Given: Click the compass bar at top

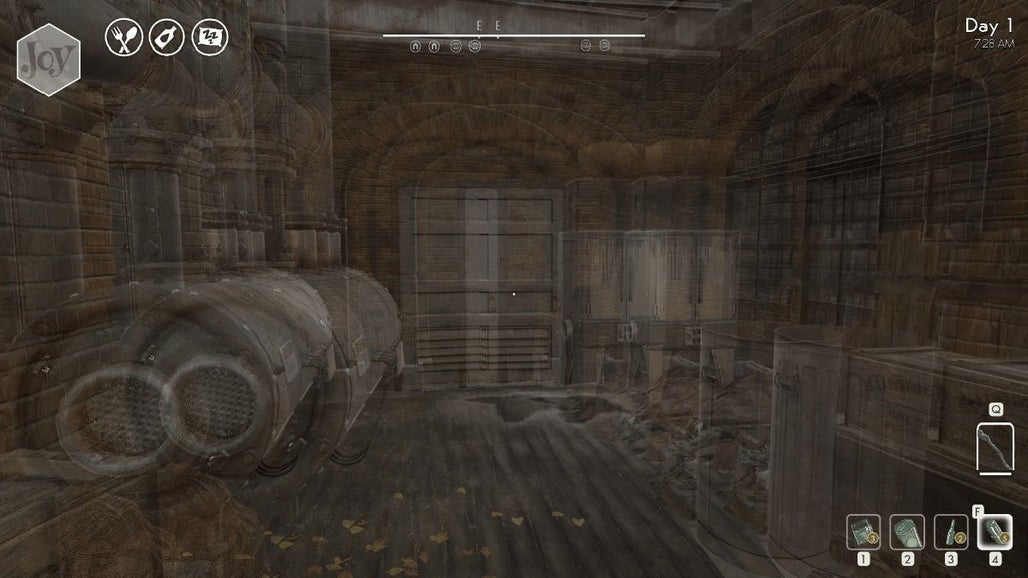Looking at the screenshot, I should click(x=513, y=36).
